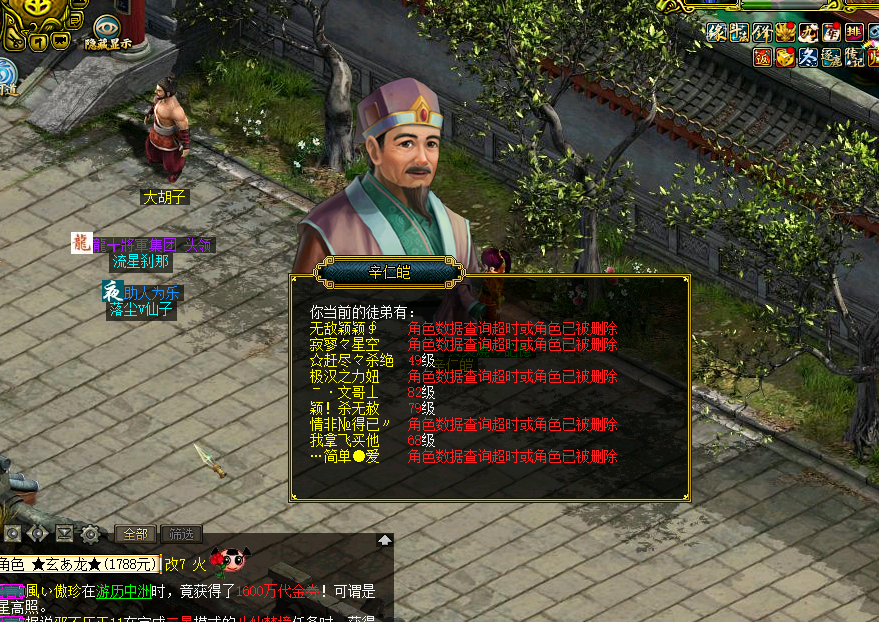Expand chat panel with the up arrow

[x=385, y=540]
